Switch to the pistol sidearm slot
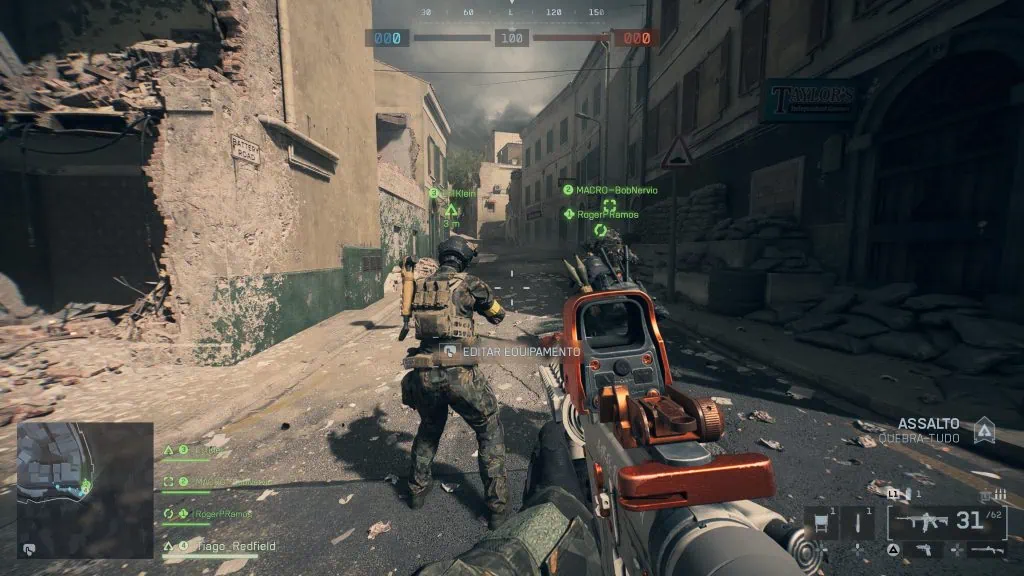 tap(921, 550)
